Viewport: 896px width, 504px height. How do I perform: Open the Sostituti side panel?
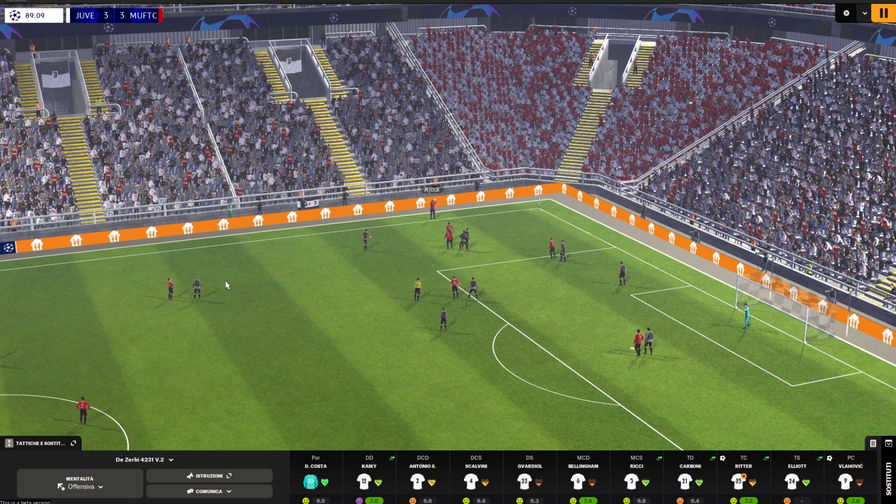(884, 475)
